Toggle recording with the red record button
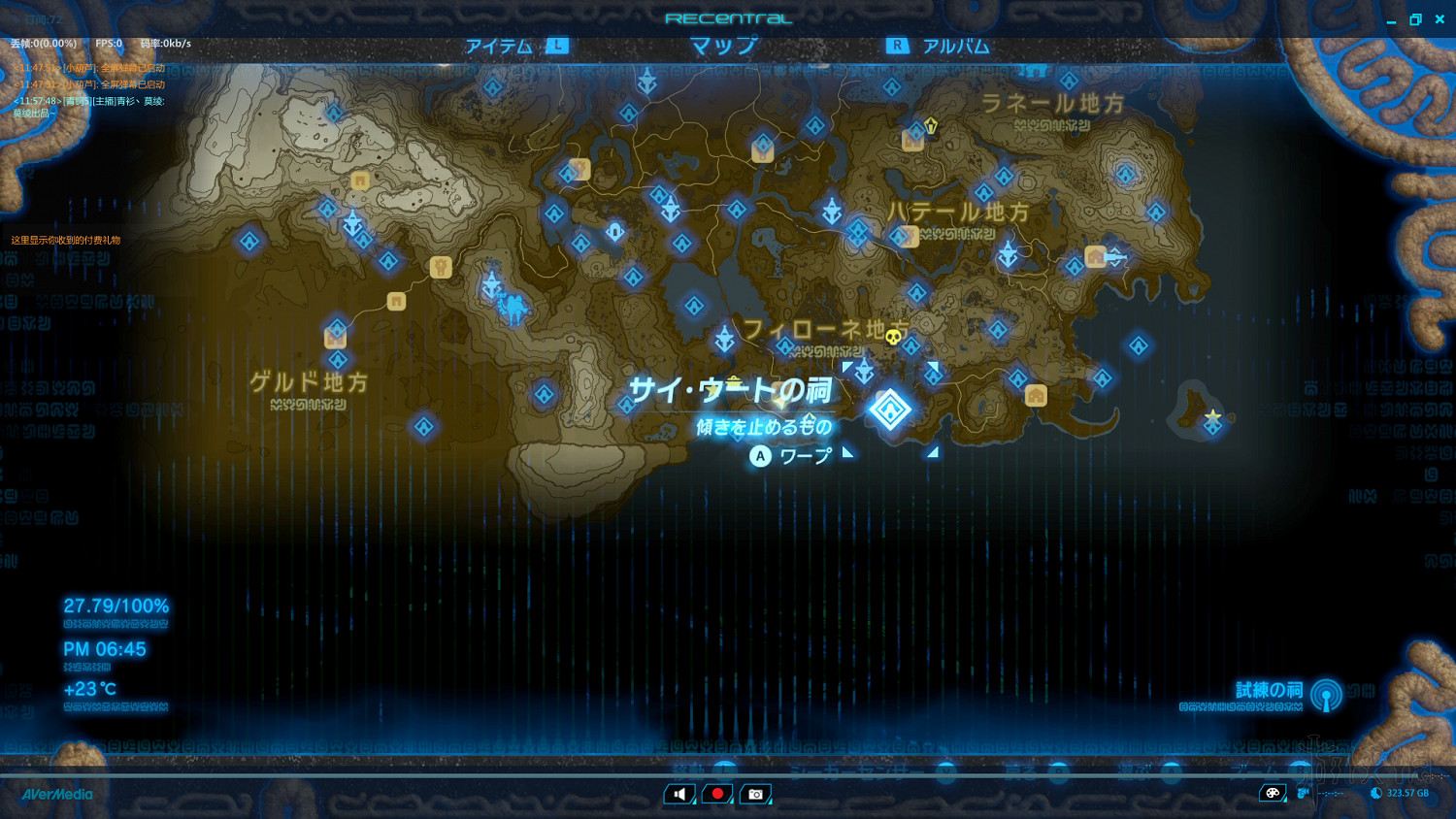 pyautogui.click(x=717, y=793)
